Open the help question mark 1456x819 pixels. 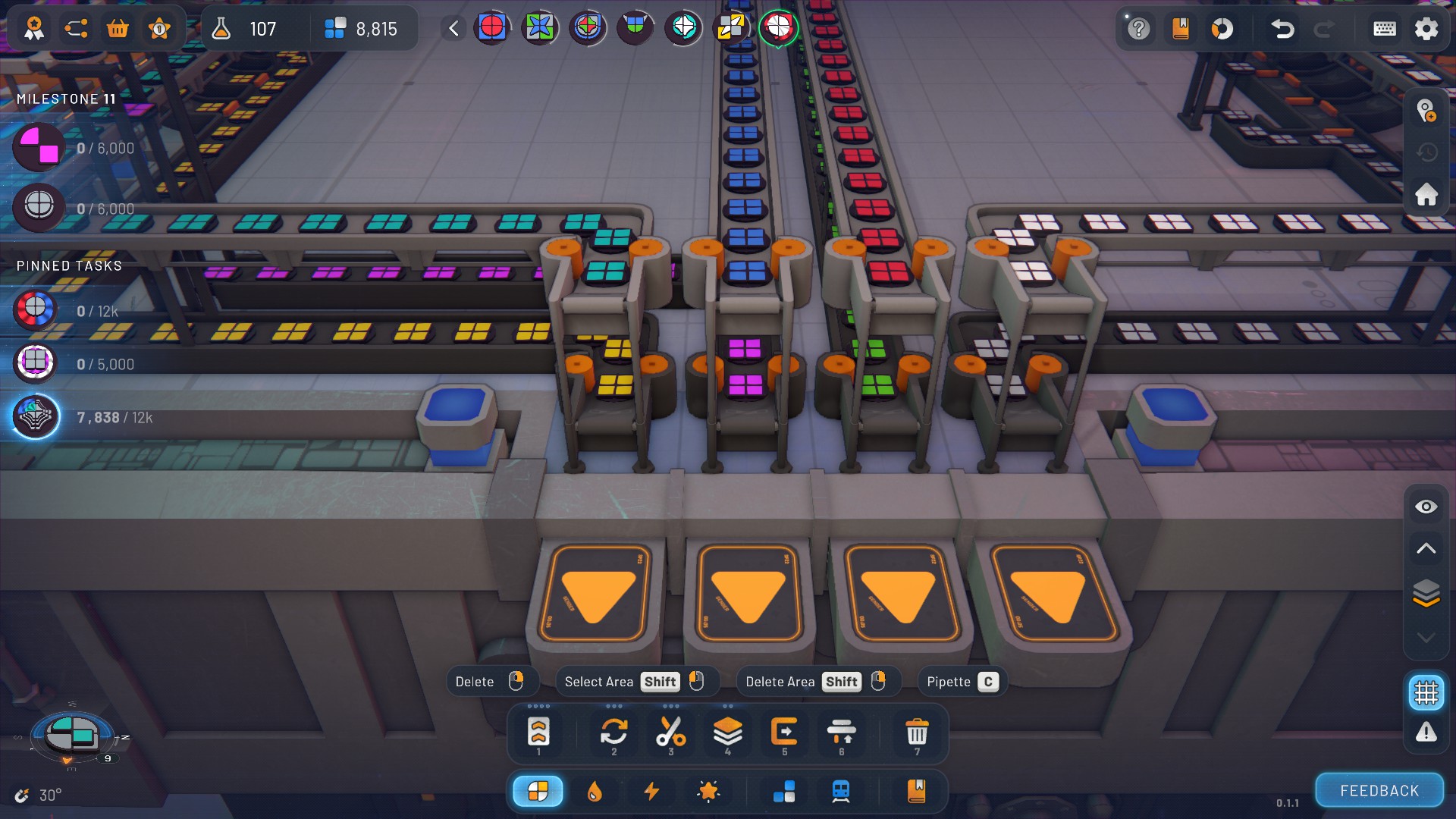click(x=1138, y=29)
